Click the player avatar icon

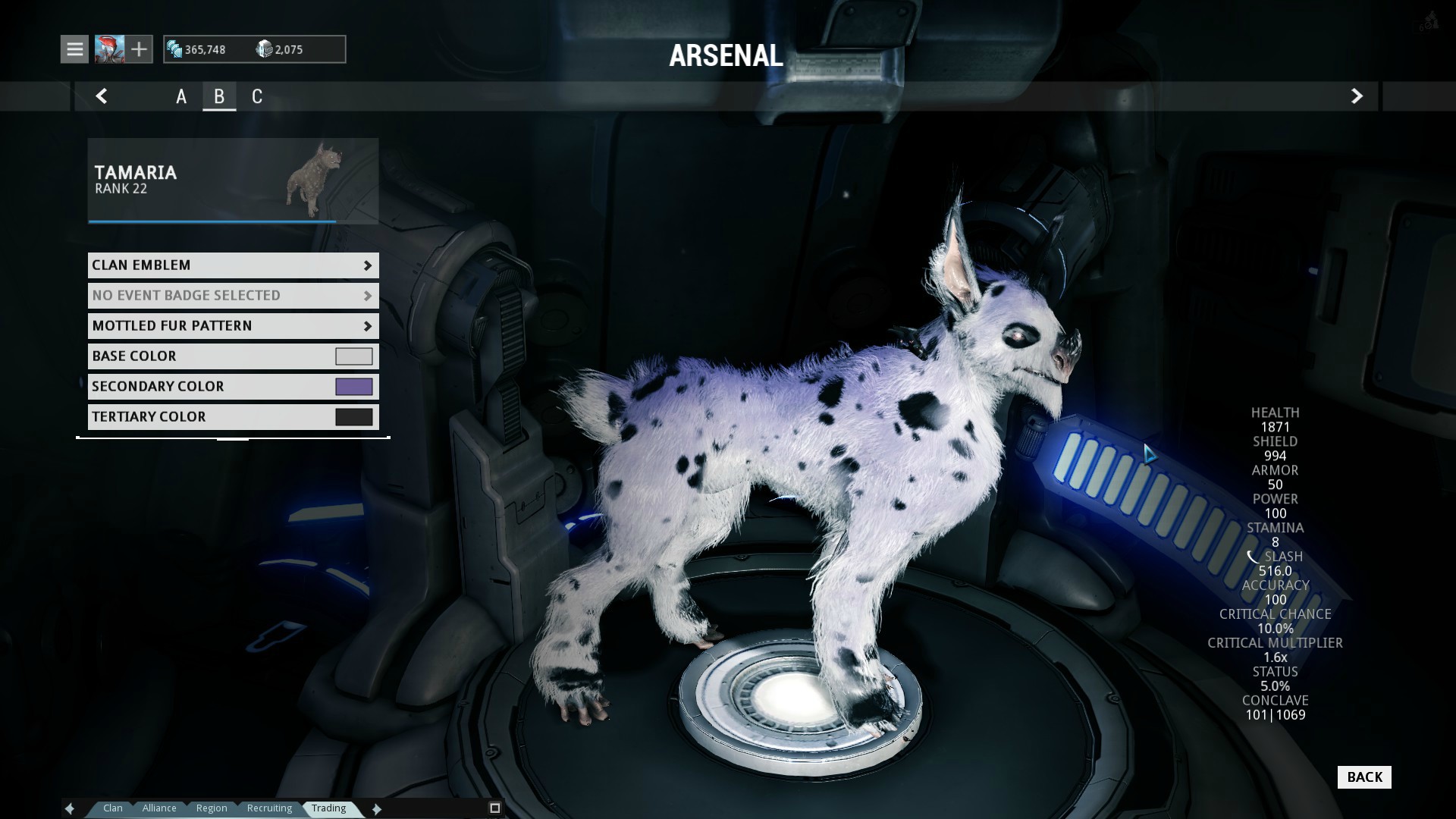(x=109, y=49)
